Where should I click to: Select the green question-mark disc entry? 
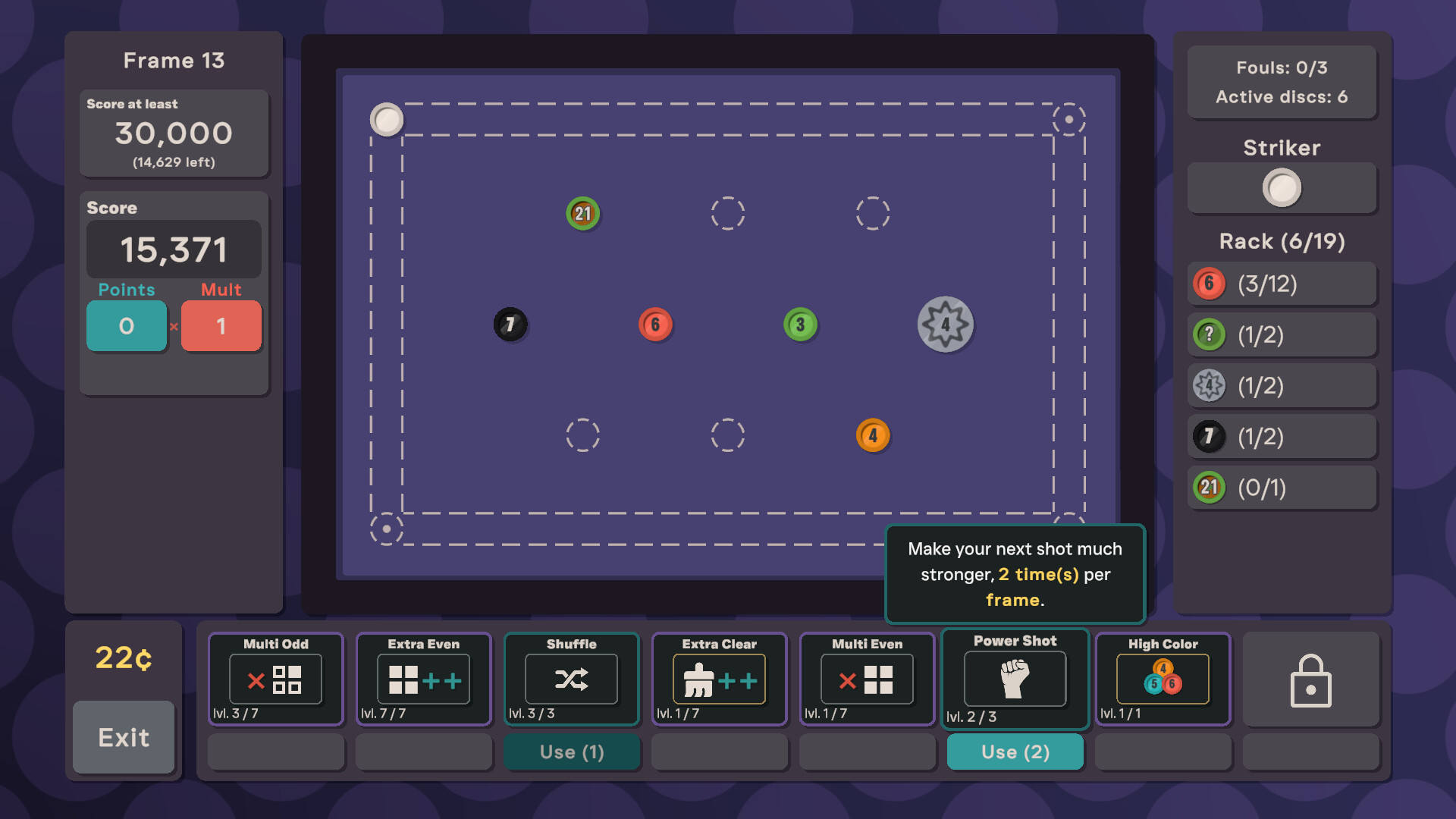click(1210, 334)
